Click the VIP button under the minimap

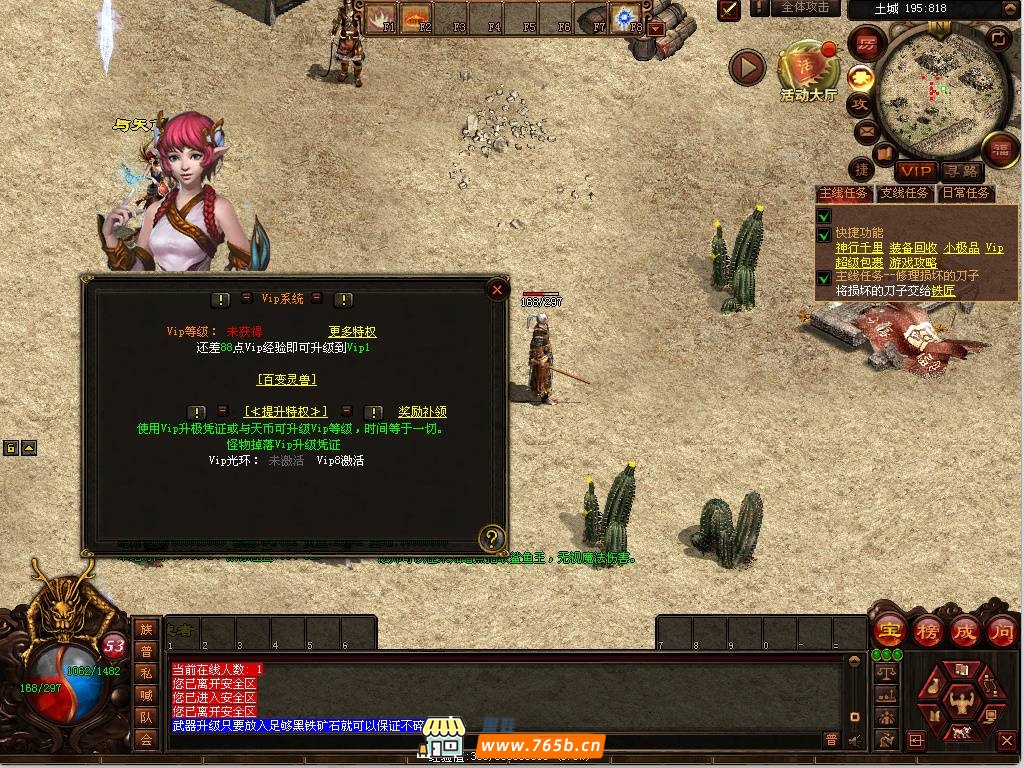[x=915, y=171]
